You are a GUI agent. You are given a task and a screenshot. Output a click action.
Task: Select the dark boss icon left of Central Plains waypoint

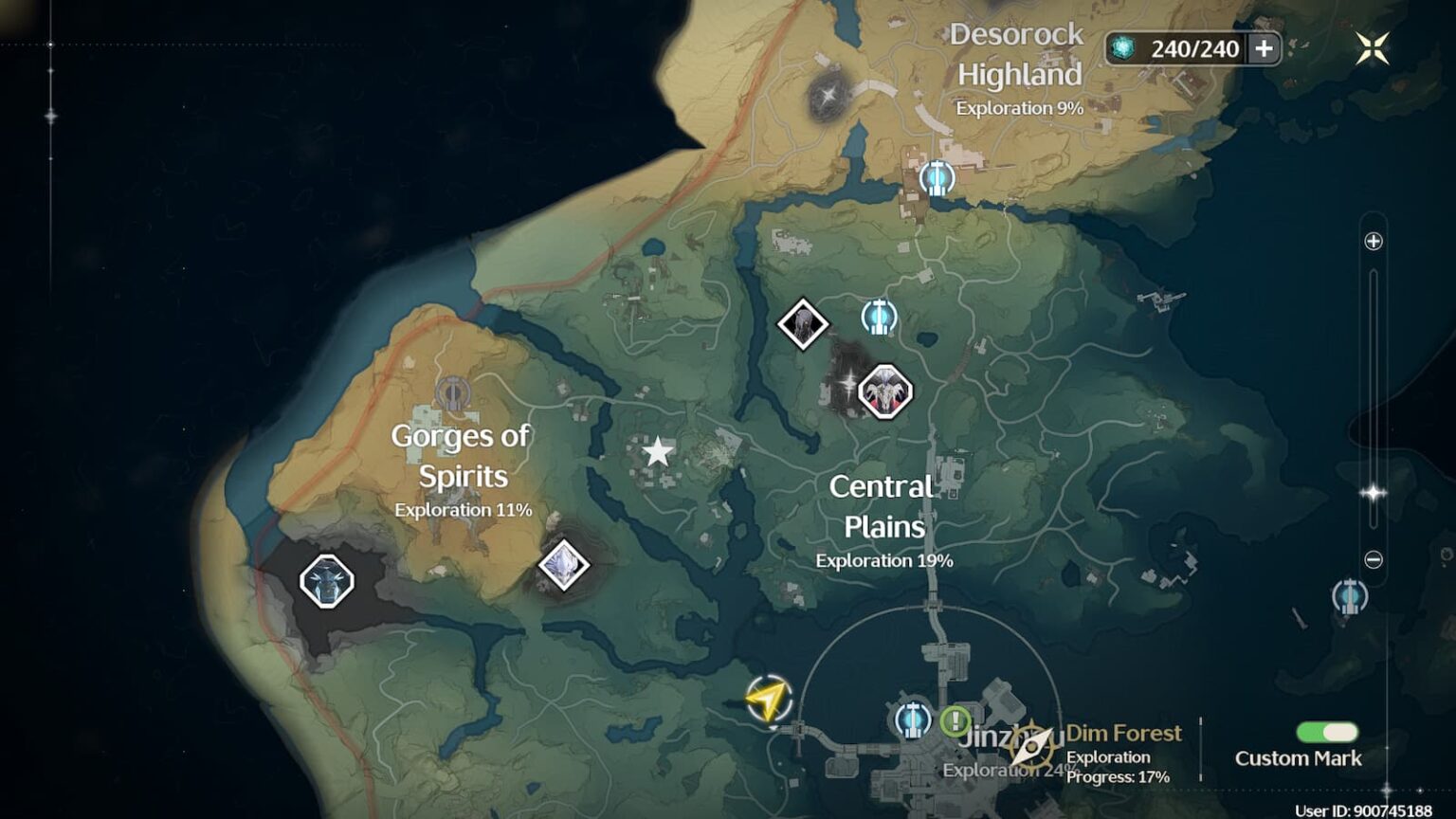coord(803,324)
